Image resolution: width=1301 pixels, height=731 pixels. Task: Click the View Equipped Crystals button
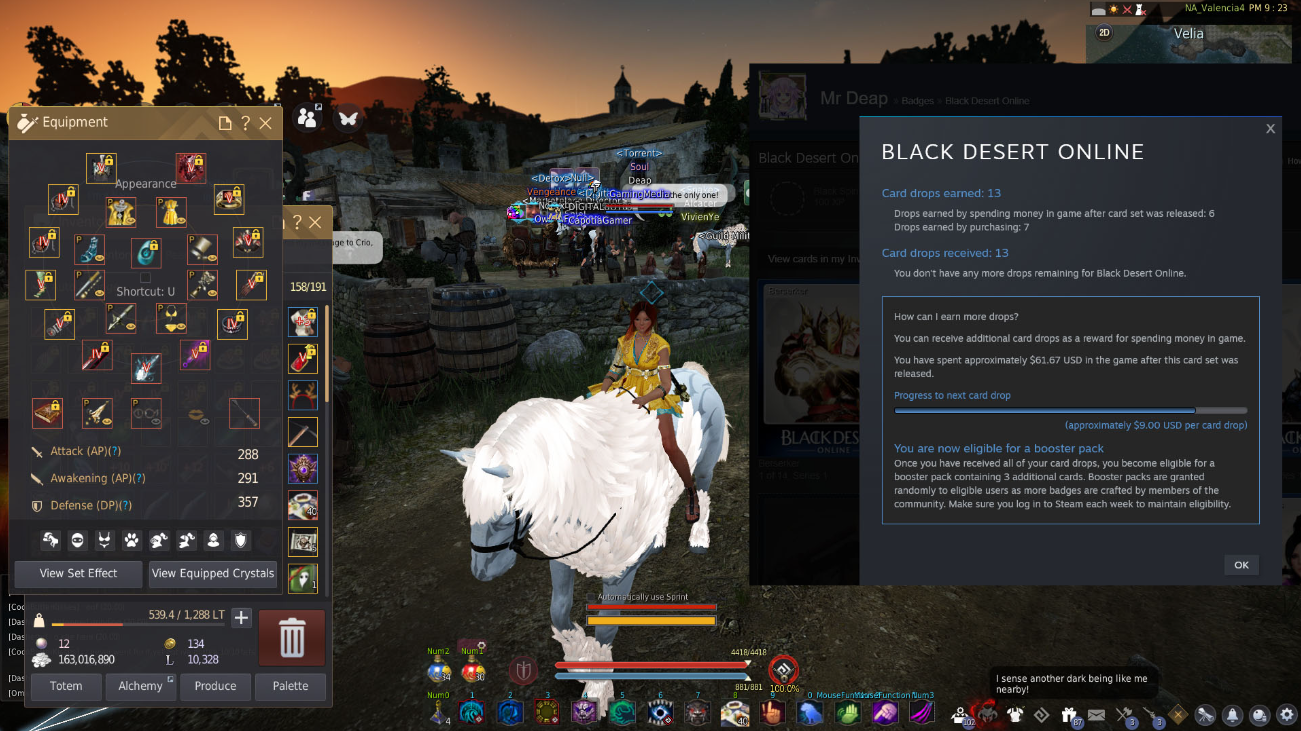click(x=212, y=574)
